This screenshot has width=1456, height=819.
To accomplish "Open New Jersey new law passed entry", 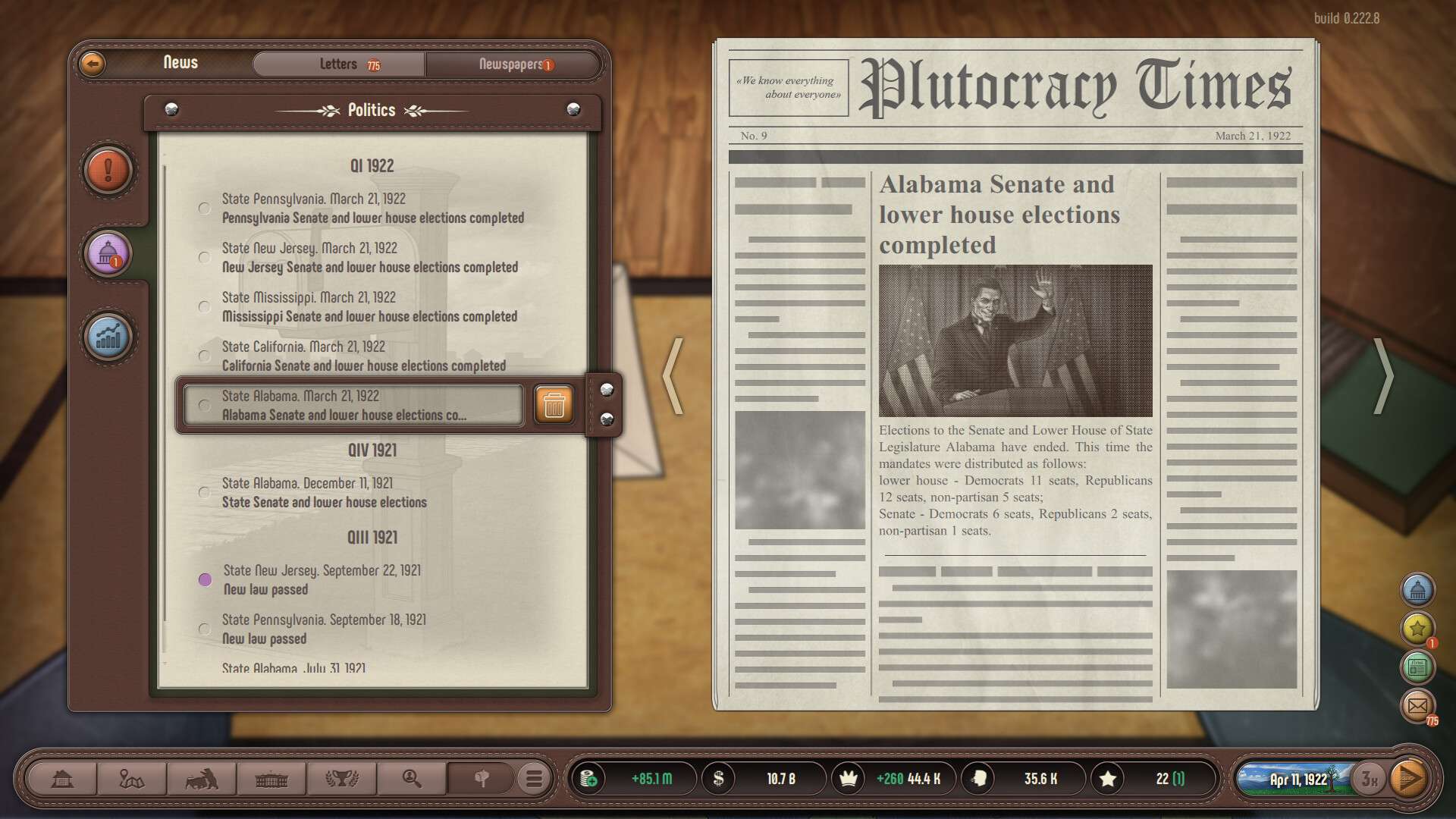I will coord(322,580).
